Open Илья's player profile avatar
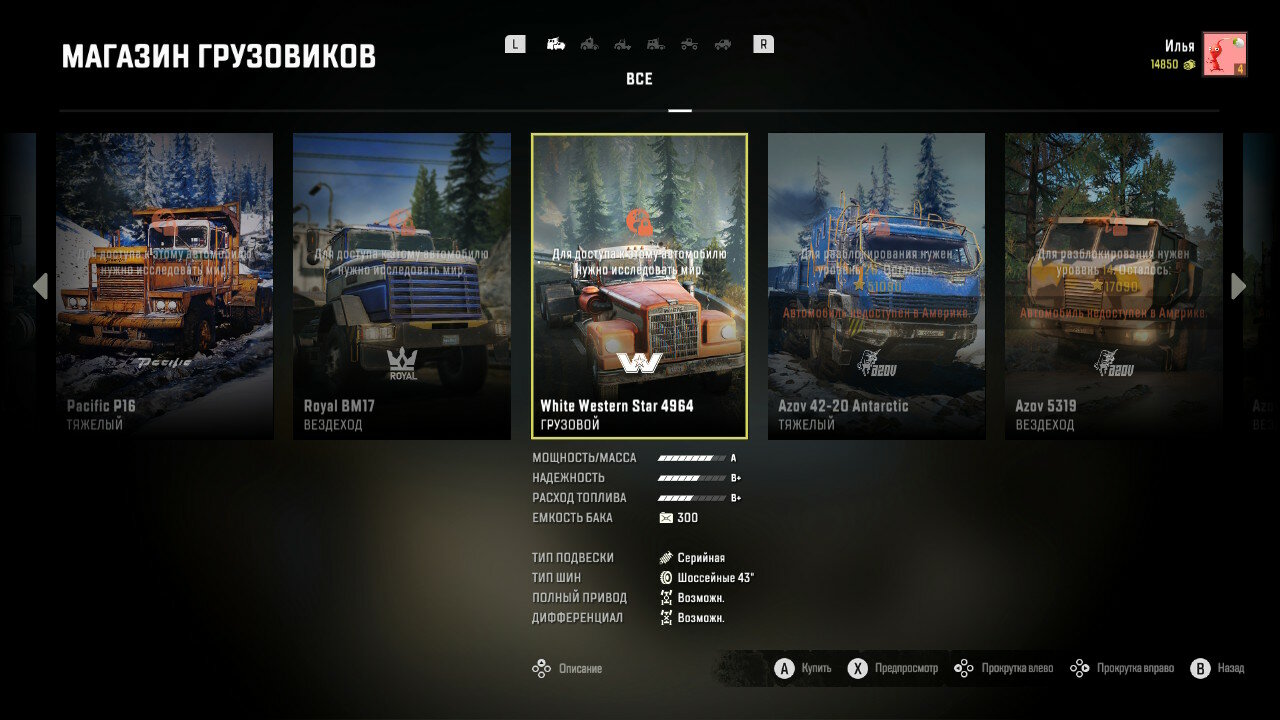 [1224, 54]
